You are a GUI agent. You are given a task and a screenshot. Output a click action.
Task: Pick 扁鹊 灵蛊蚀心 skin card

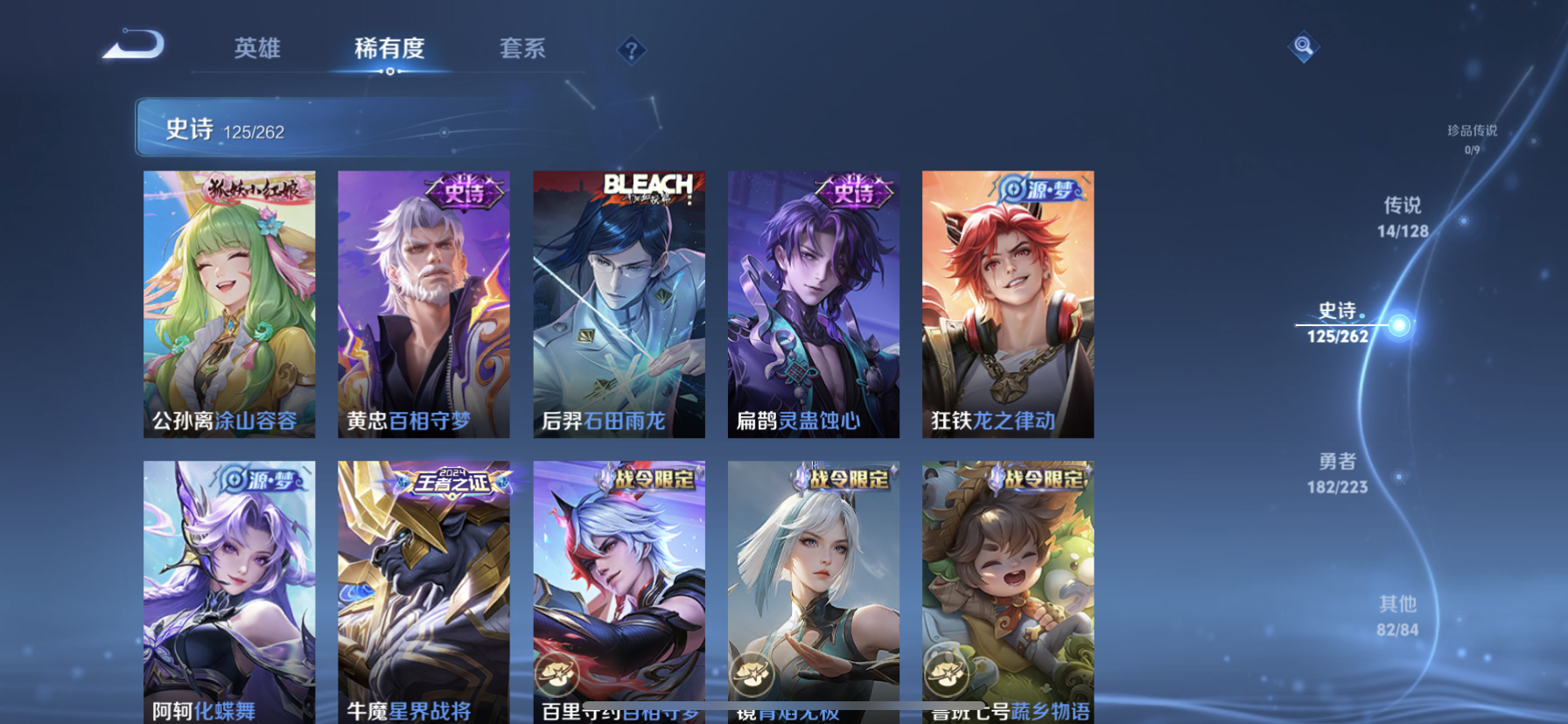[813, 303]
